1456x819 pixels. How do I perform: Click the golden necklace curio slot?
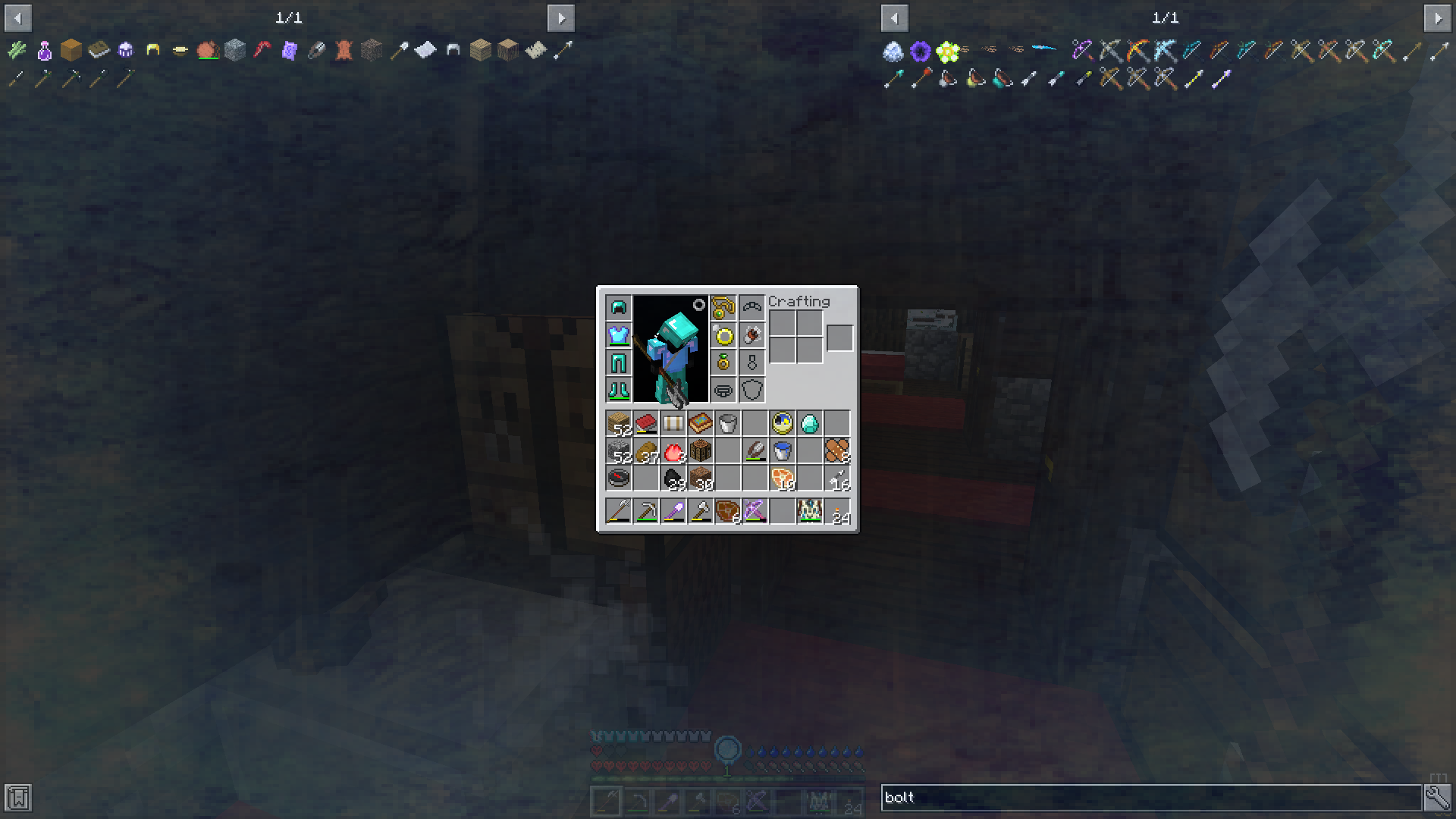[724, 307]
